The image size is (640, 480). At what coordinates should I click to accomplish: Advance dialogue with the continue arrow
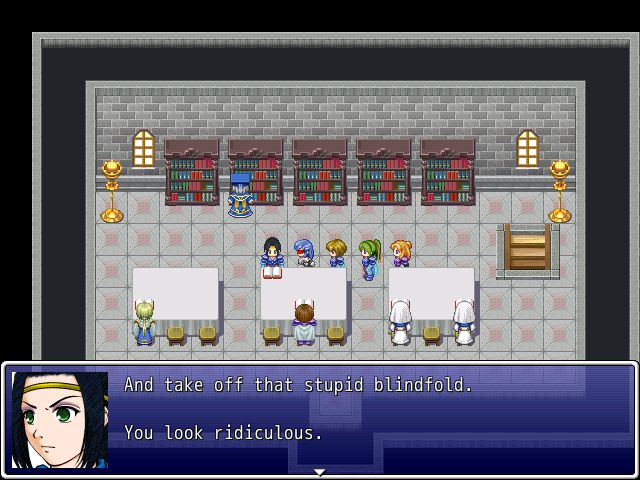[x=319, y=471]
